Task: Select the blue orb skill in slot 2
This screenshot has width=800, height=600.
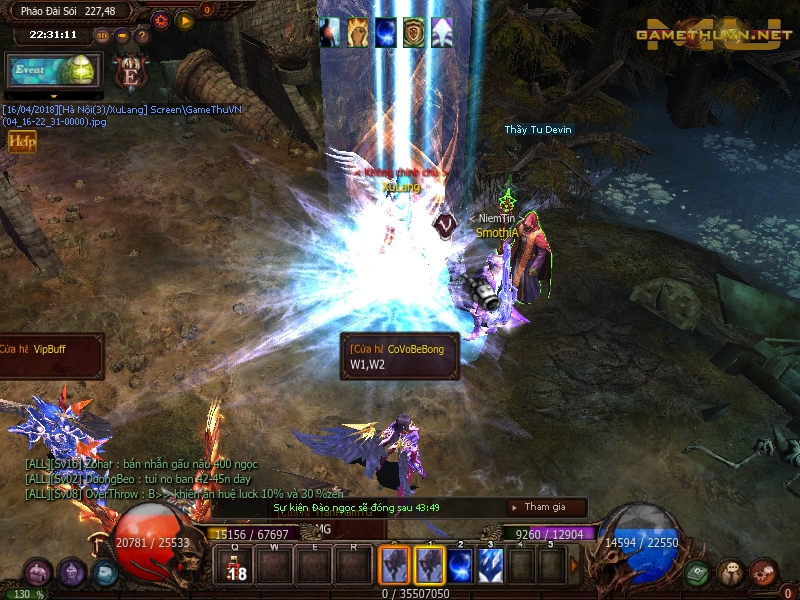Action: (459, 566)
